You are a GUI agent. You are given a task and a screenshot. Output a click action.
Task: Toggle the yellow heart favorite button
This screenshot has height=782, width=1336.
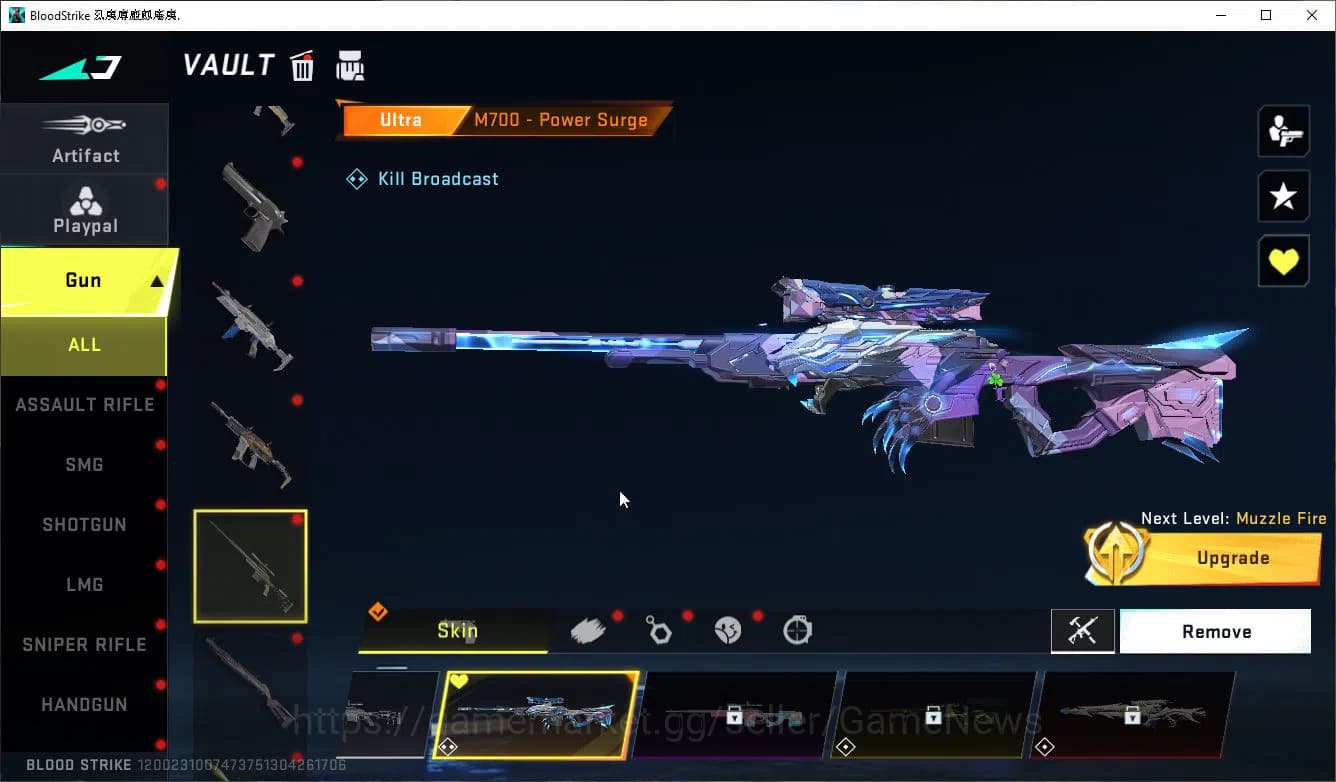1284,261
